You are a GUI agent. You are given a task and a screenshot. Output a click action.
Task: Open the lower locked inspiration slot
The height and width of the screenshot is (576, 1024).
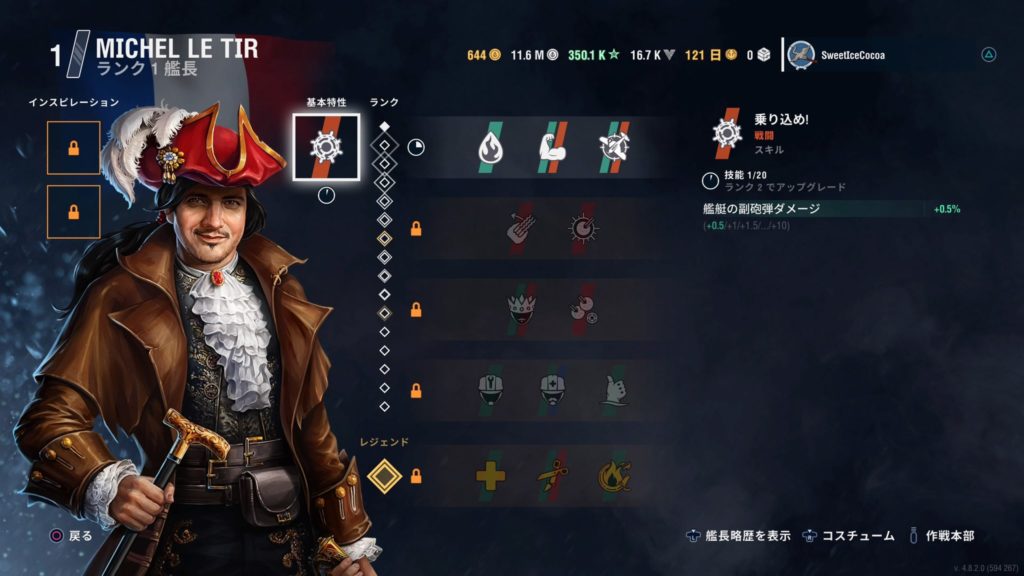coord(73,212)
